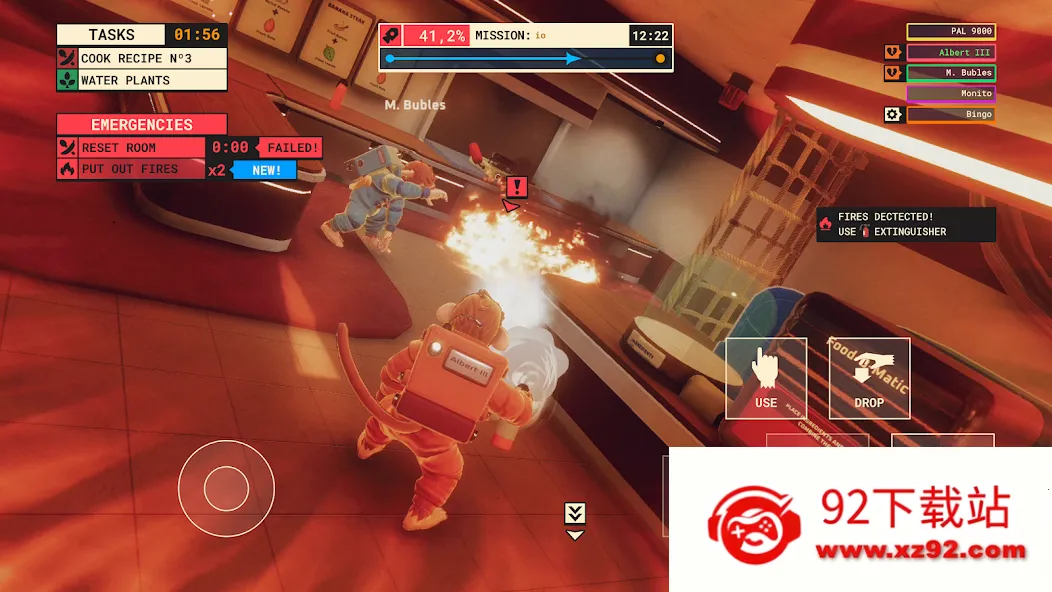Click the rocket mission progress icon
1052x592 pixels.
(x=391, y=35)
